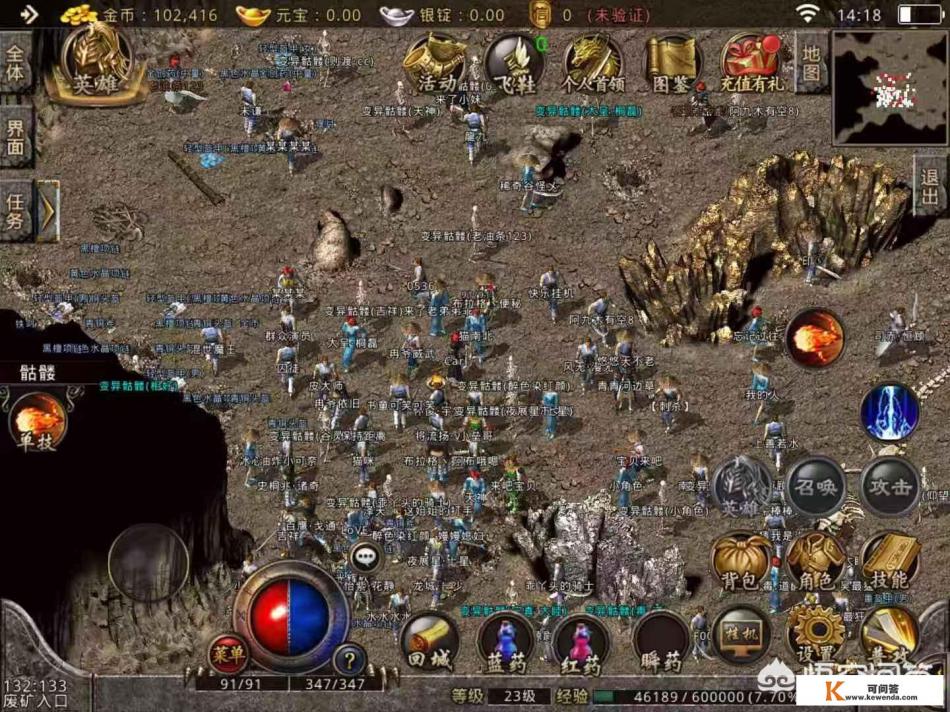This screenshot has height=712, width=950.
Task: Open the 图鉴 codex scroll
Action: (x=673, y=63)
